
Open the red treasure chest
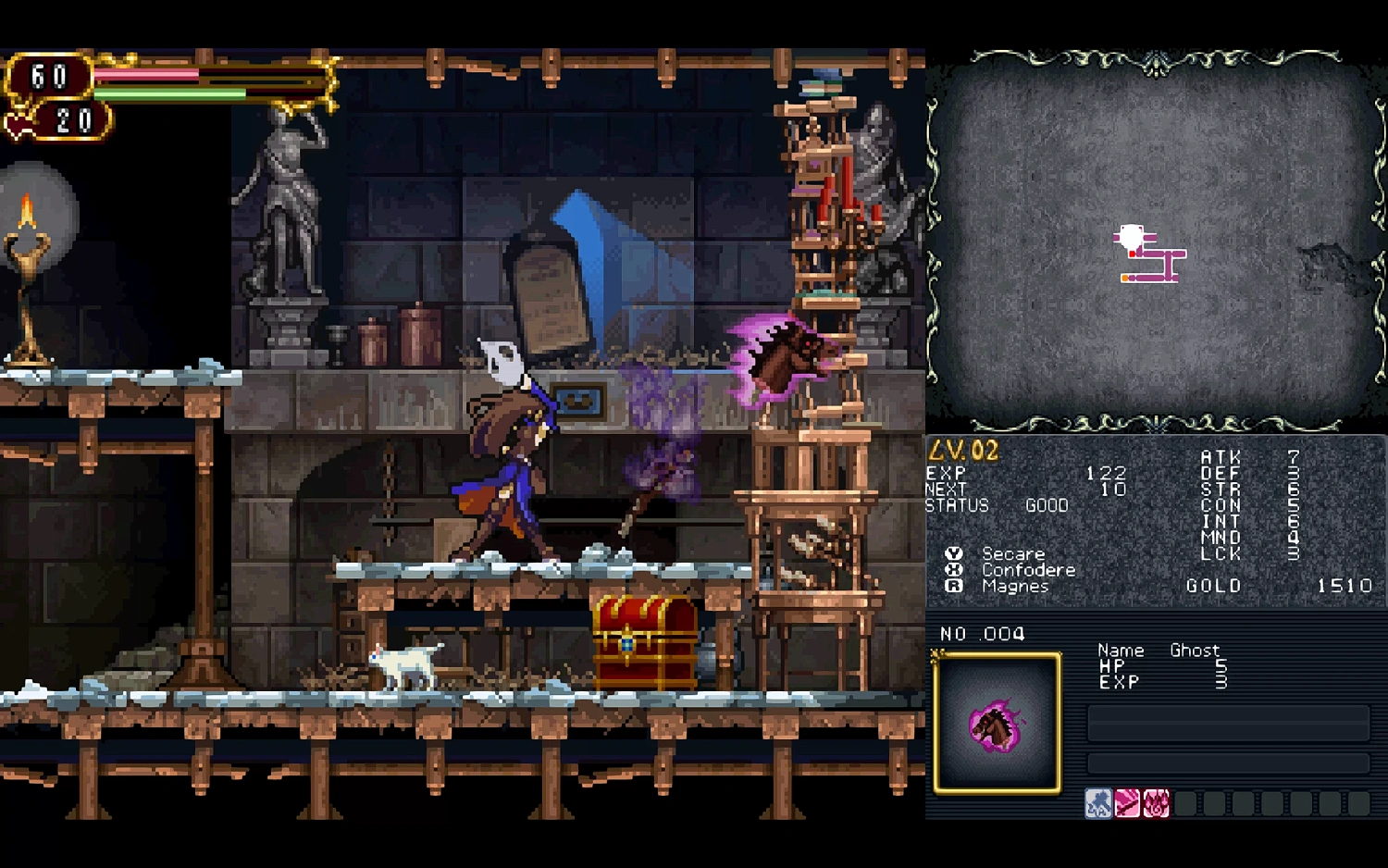click(643, 643)
